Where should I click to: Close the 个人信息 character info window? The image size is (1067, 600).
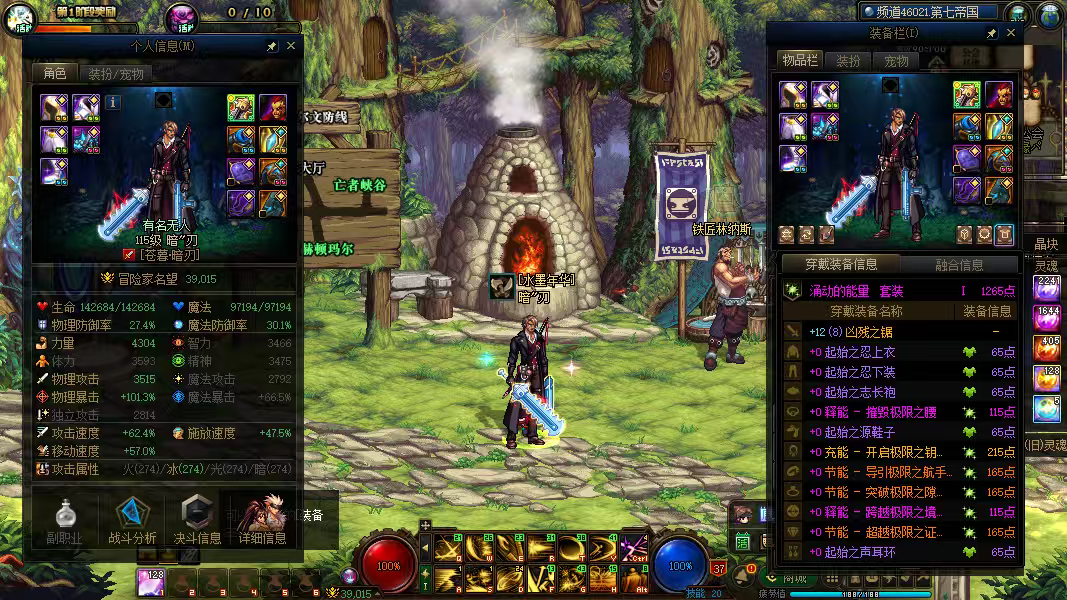tap(291, 46)
